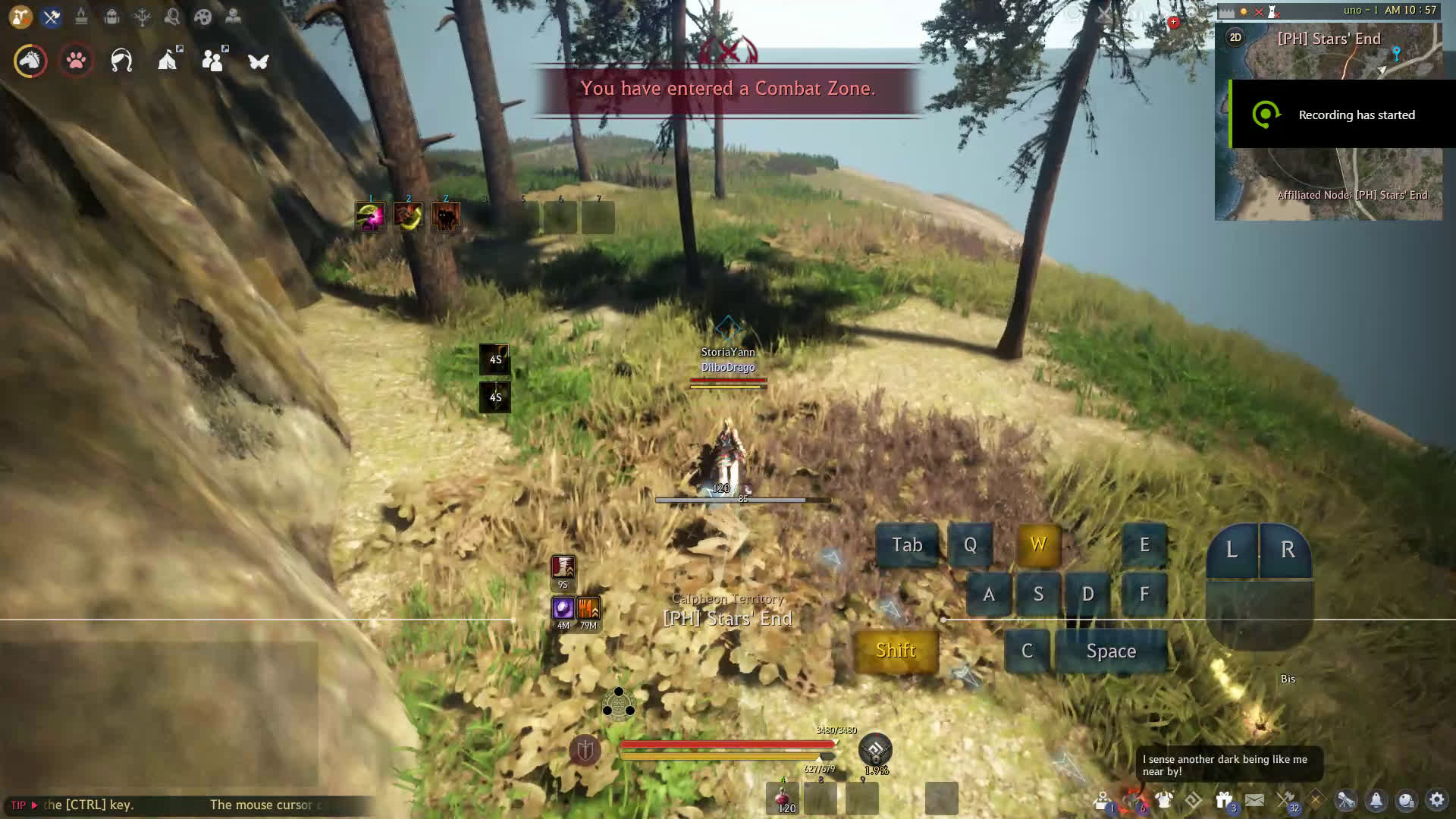Open the pet paw icon

tap(76, 61)
